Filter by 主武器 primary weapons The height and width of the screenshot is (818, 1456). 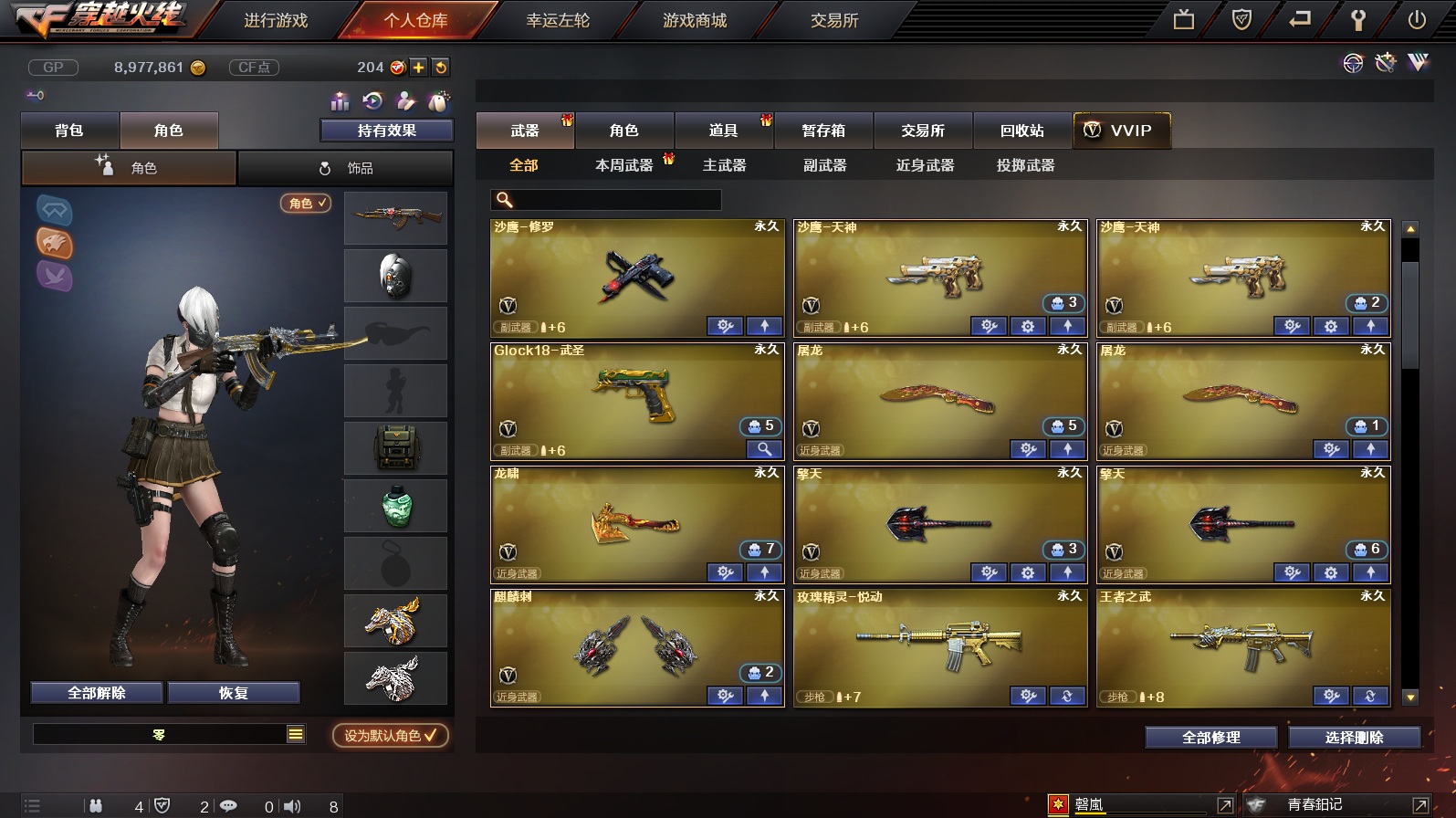724,165
